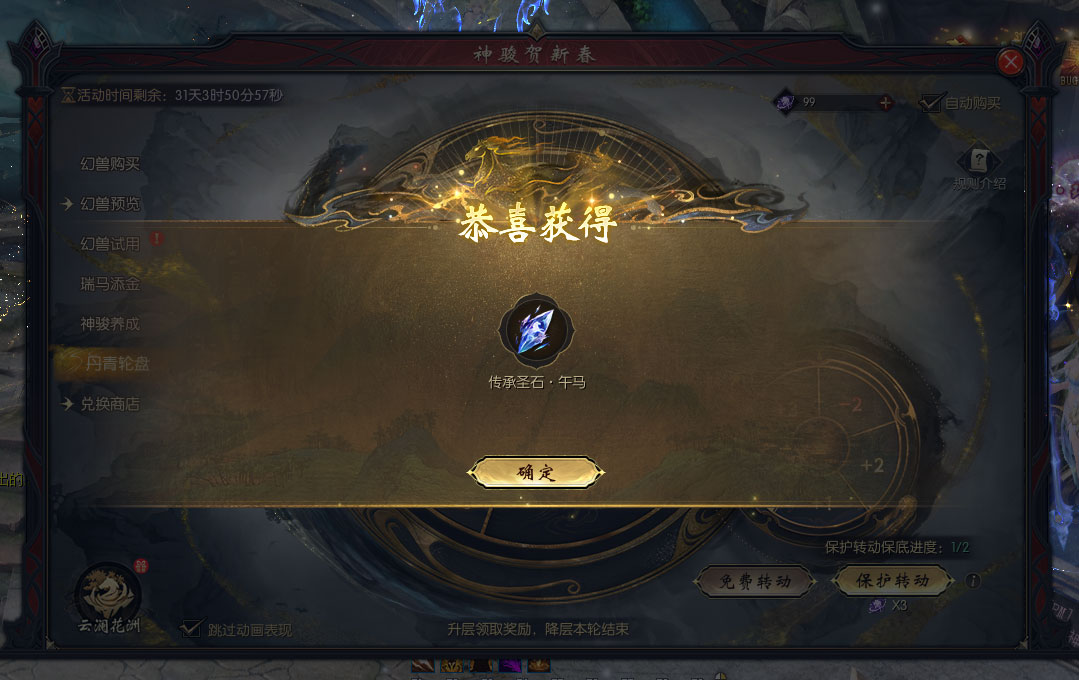Screen dimensions: 1079x680
Task: Show info next to 保护转动 button
Action: tap(973, 581)
